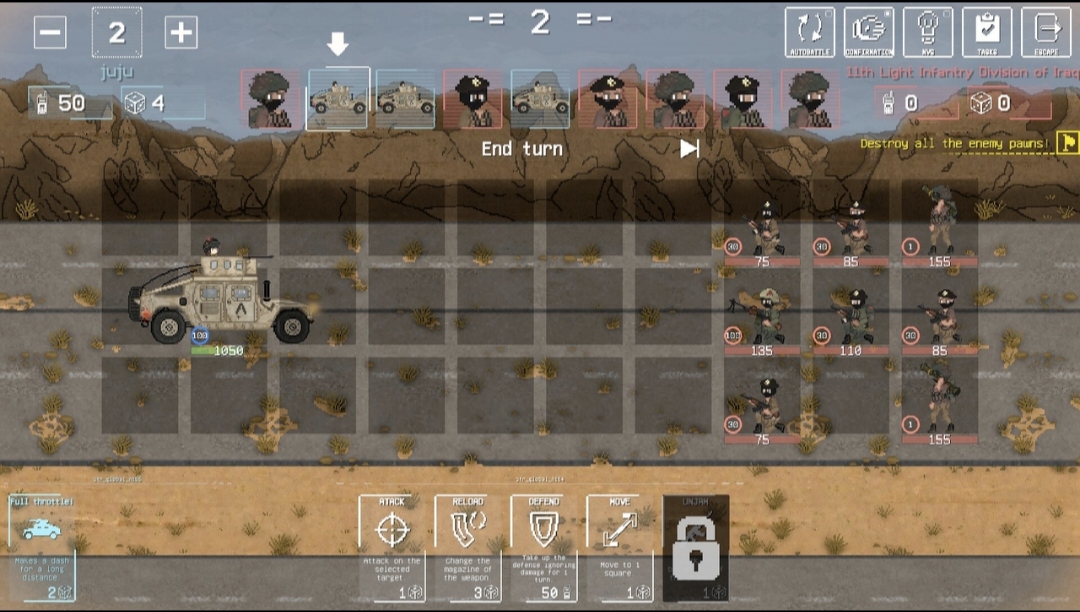Select the Humvee unit on the battlefield grid
This screenshot has width=1080, height=612.
pyautogui.click(x=221, y=298)
